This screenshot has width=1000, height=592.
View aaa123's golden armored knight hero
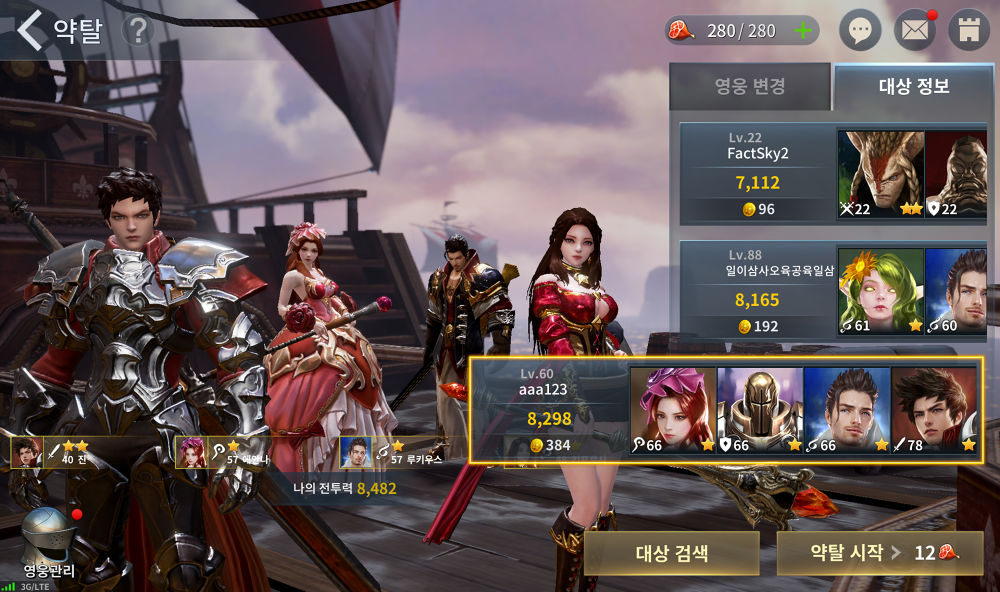[x=760, y=410]
